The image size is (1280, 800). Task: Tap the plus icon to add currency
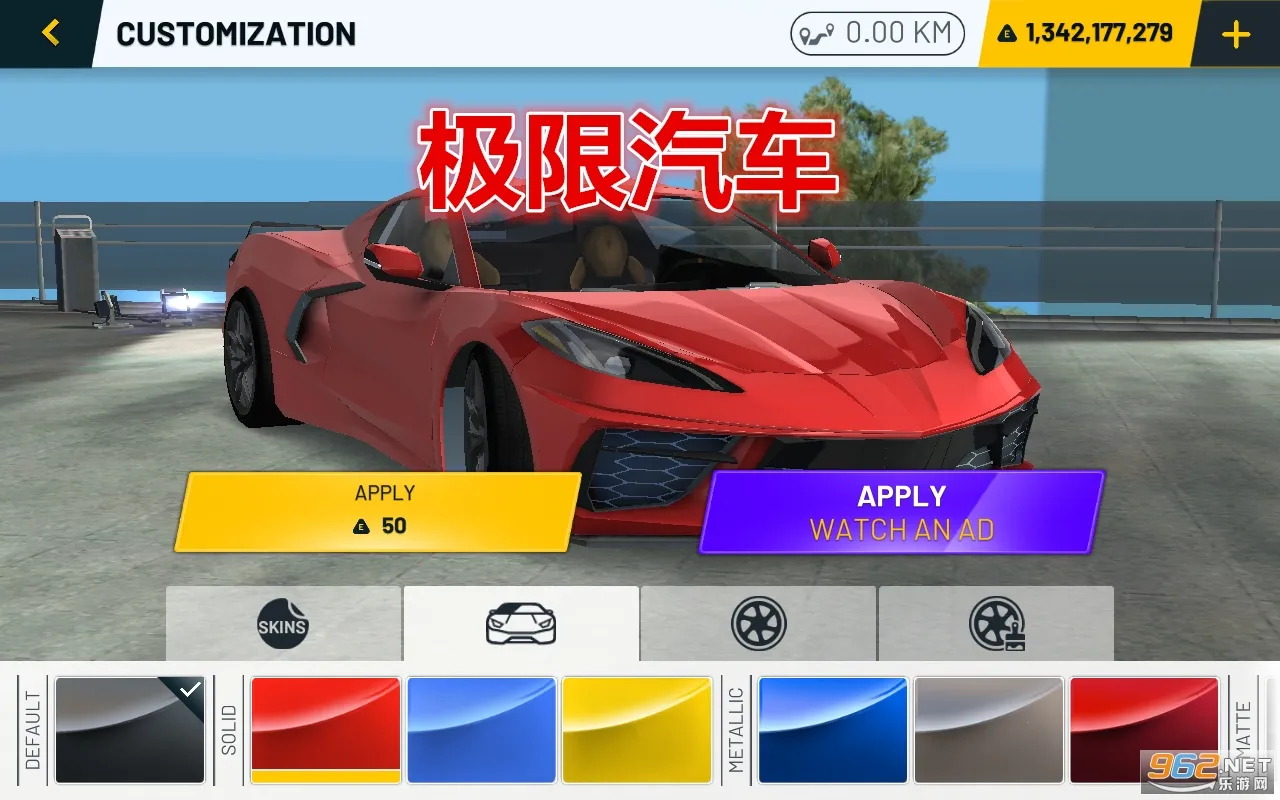coord(1235,32)
